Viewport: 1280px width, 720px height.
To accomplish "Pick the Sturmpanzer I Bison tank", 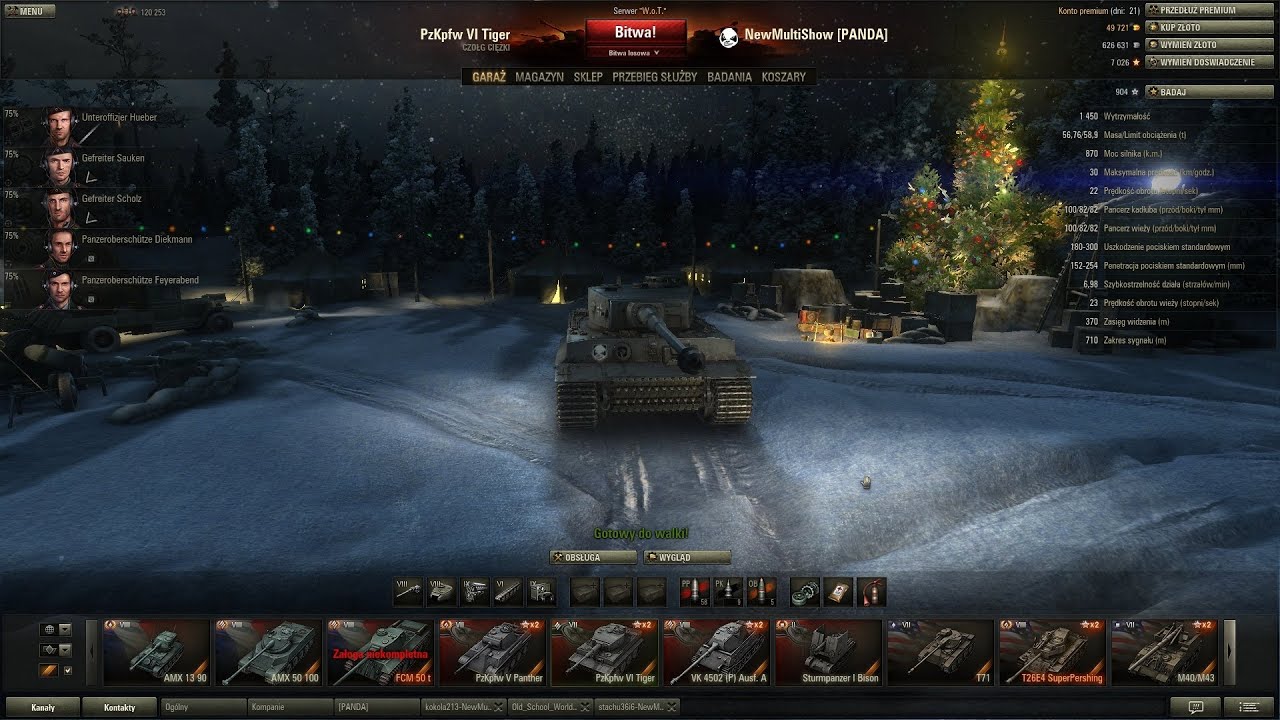I will (829, 652).
